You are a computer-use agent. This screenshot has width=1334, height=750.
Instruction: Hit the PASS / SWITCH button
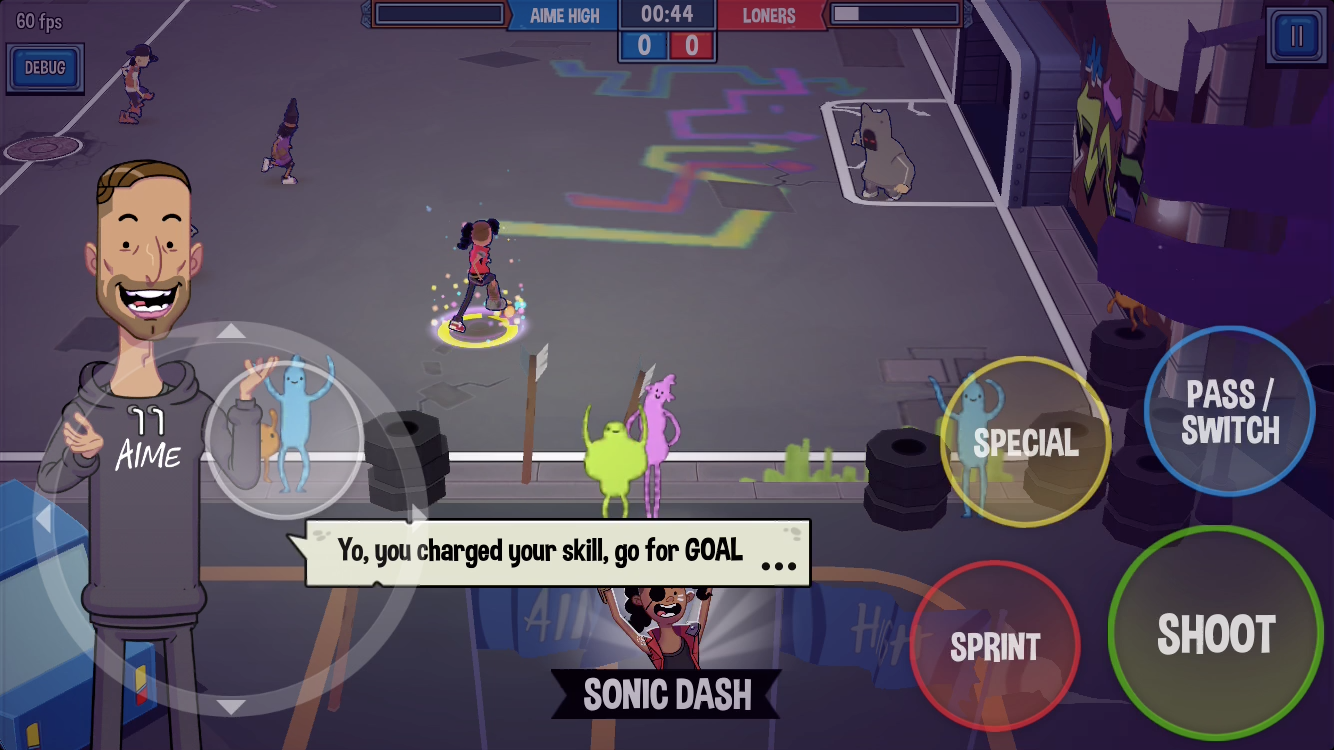point(1230,411)
